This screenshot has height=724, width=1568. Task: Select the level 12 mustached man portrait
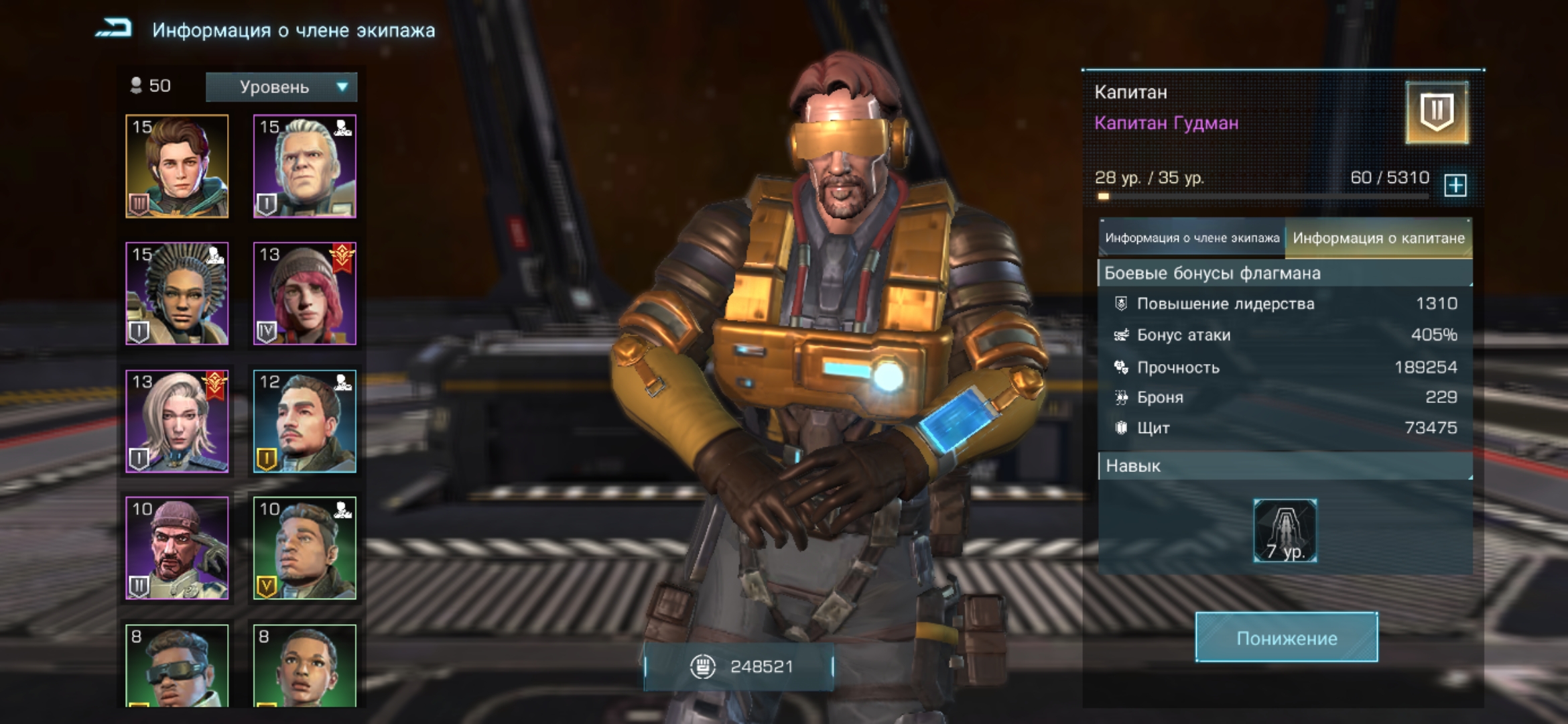(x=304, y=421)
